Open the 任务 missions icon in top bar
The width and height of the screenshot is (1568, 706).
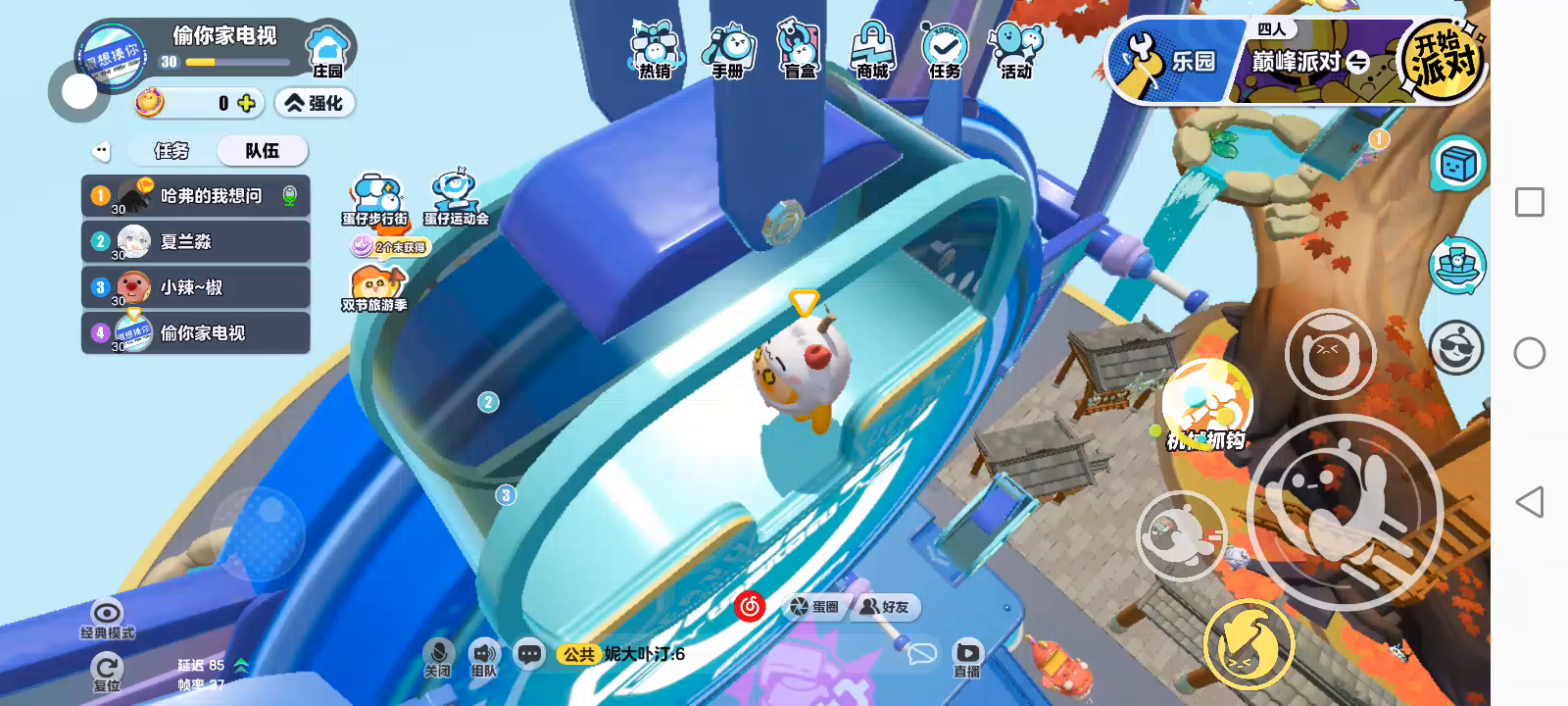point(945,51)
